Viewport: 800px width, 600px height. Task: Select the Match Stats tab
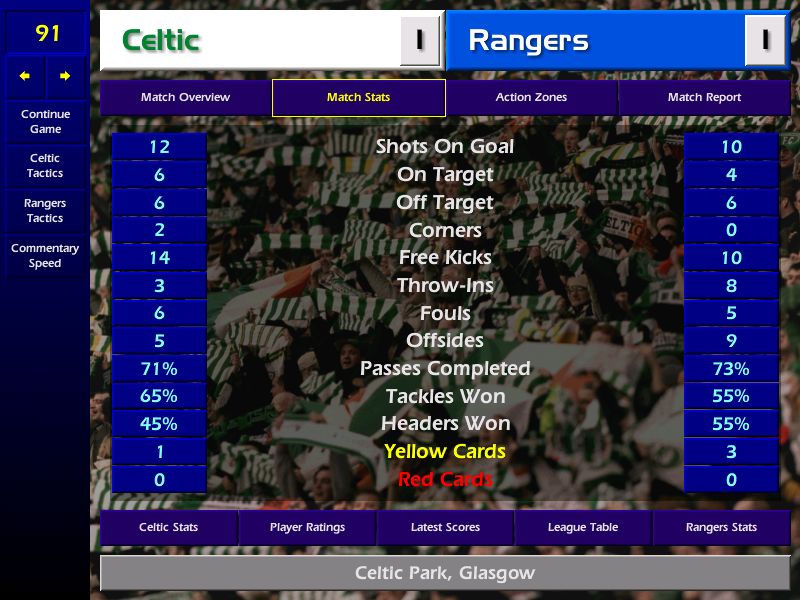(x=358, y=98)
